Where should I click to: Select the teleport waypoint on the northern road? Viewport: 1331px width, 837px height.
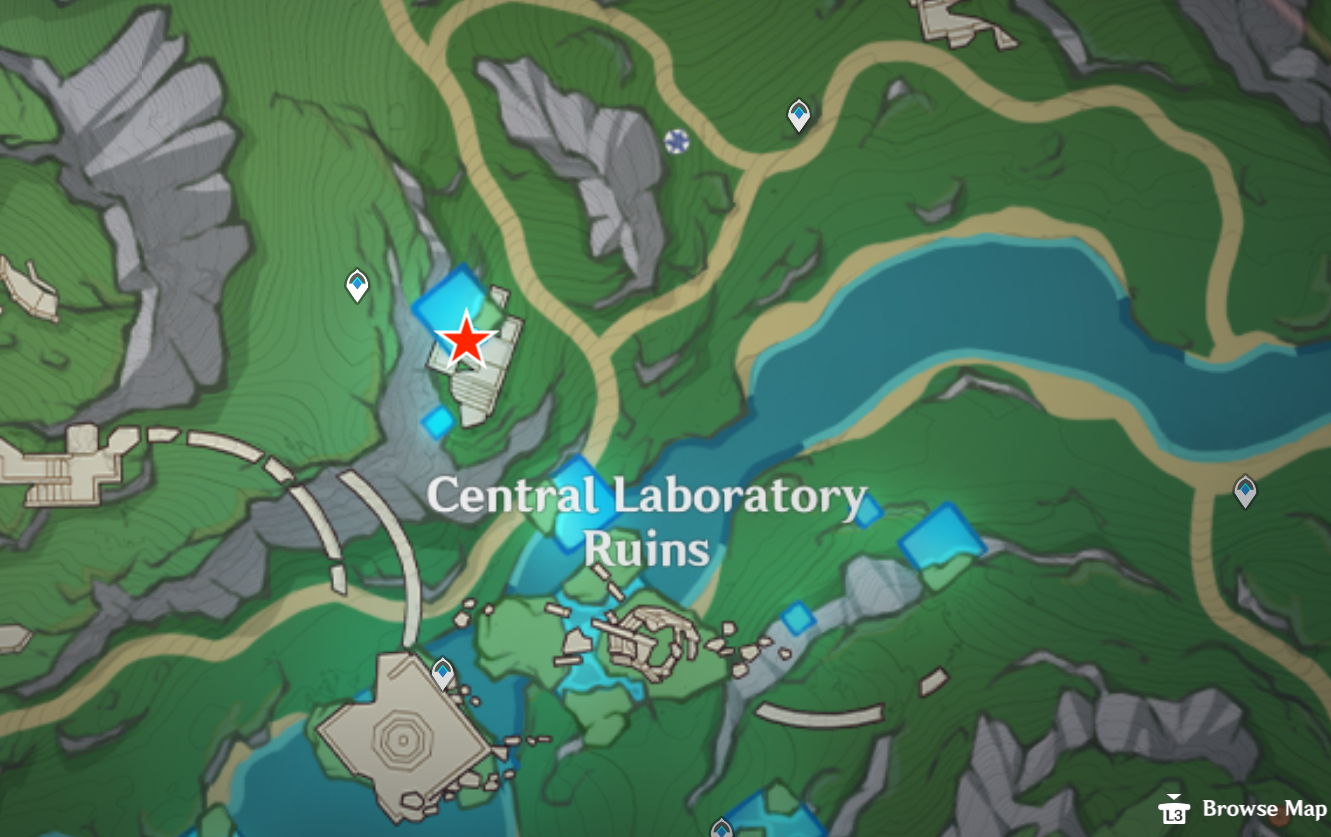click(797, 115)
